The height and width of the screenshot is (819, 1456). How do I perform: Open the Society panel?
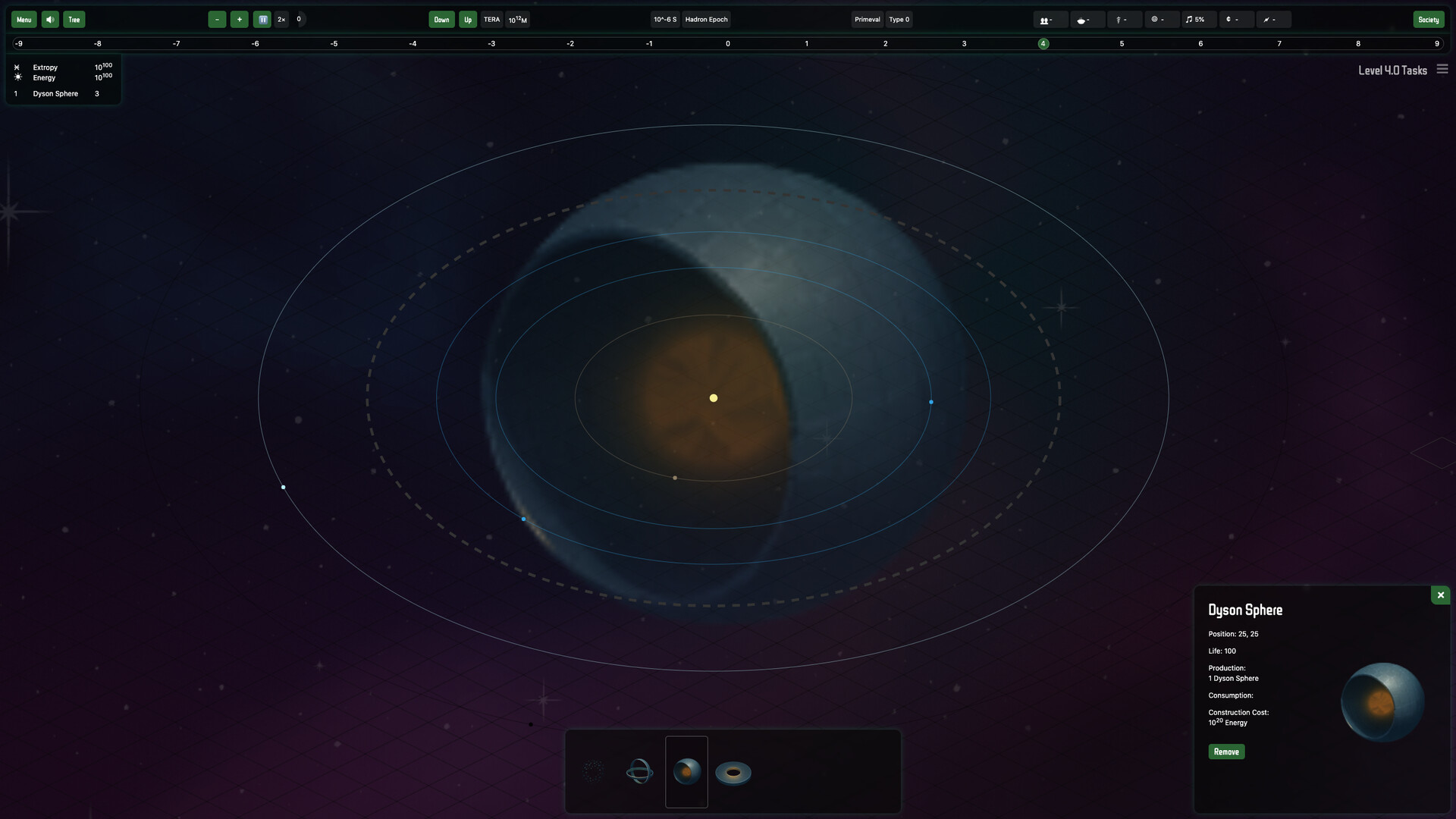point(1428,20)
